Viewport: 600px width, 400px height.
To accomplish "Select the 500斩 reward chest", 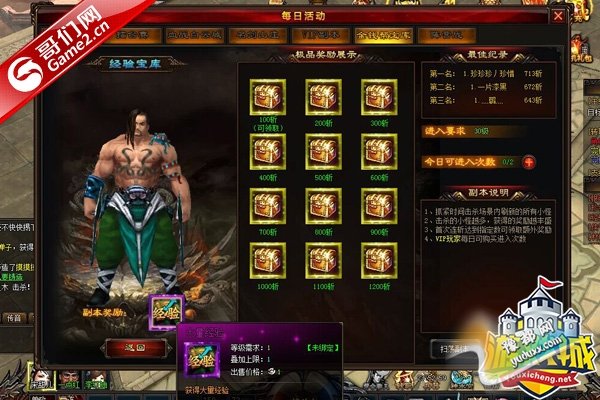I will pos(322,152).
